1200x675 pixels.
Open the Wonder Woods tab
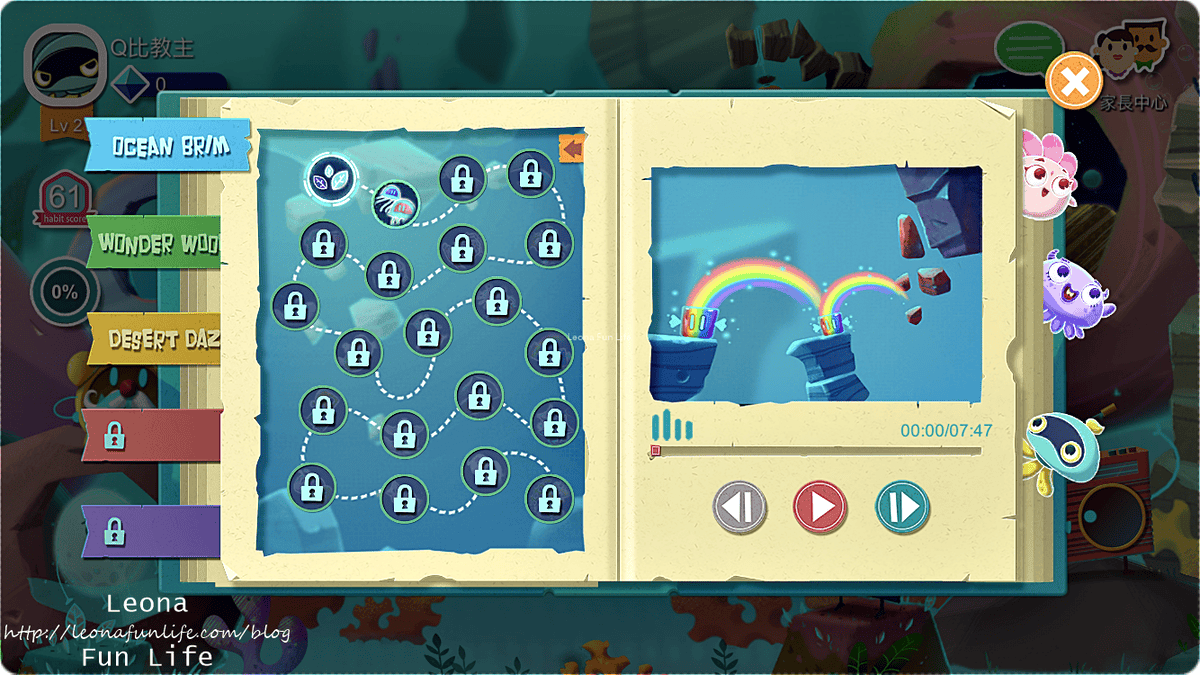160,243
